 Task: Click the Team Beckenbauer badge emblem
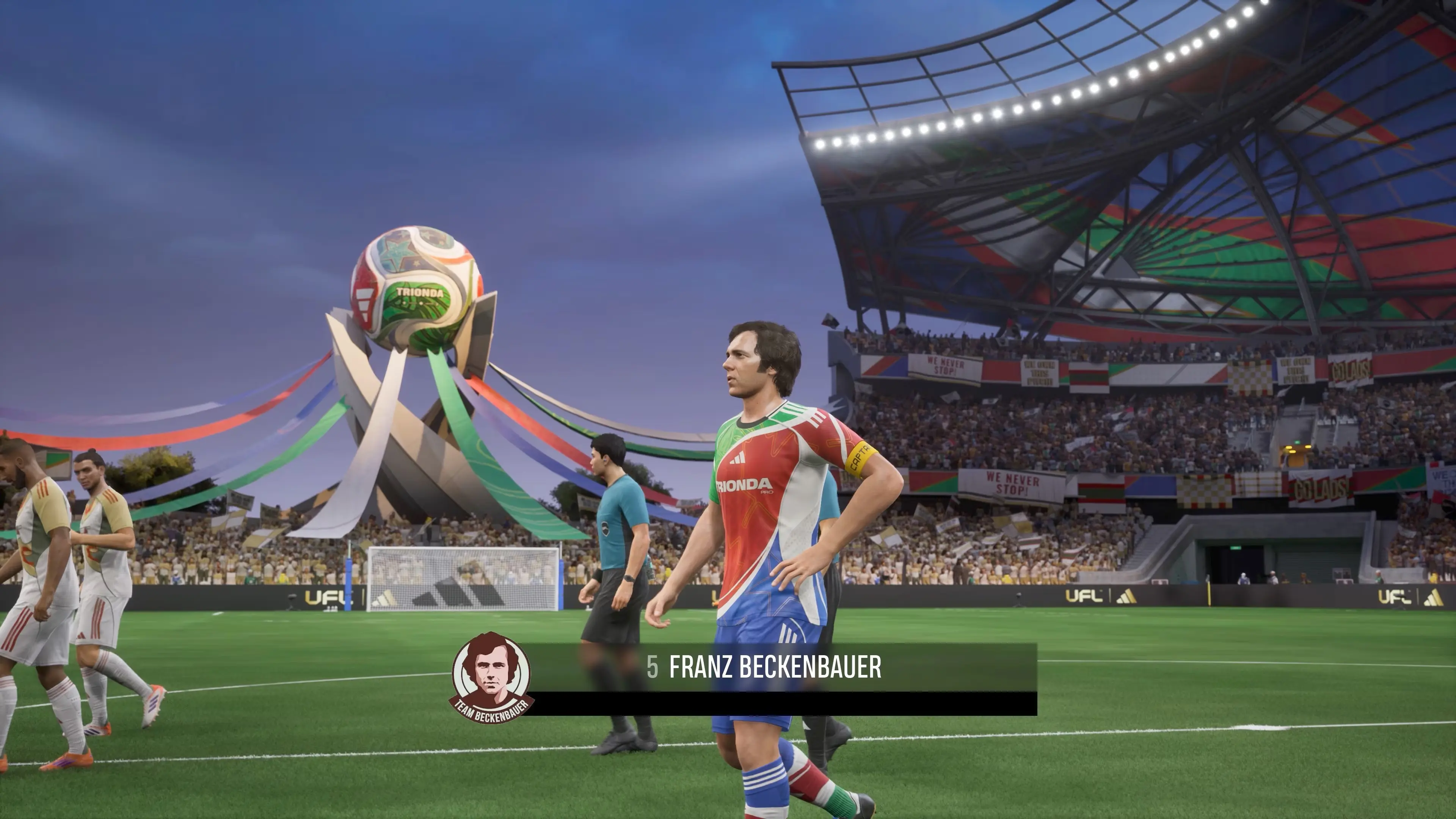pyautogui.click(x=491, y=677)
